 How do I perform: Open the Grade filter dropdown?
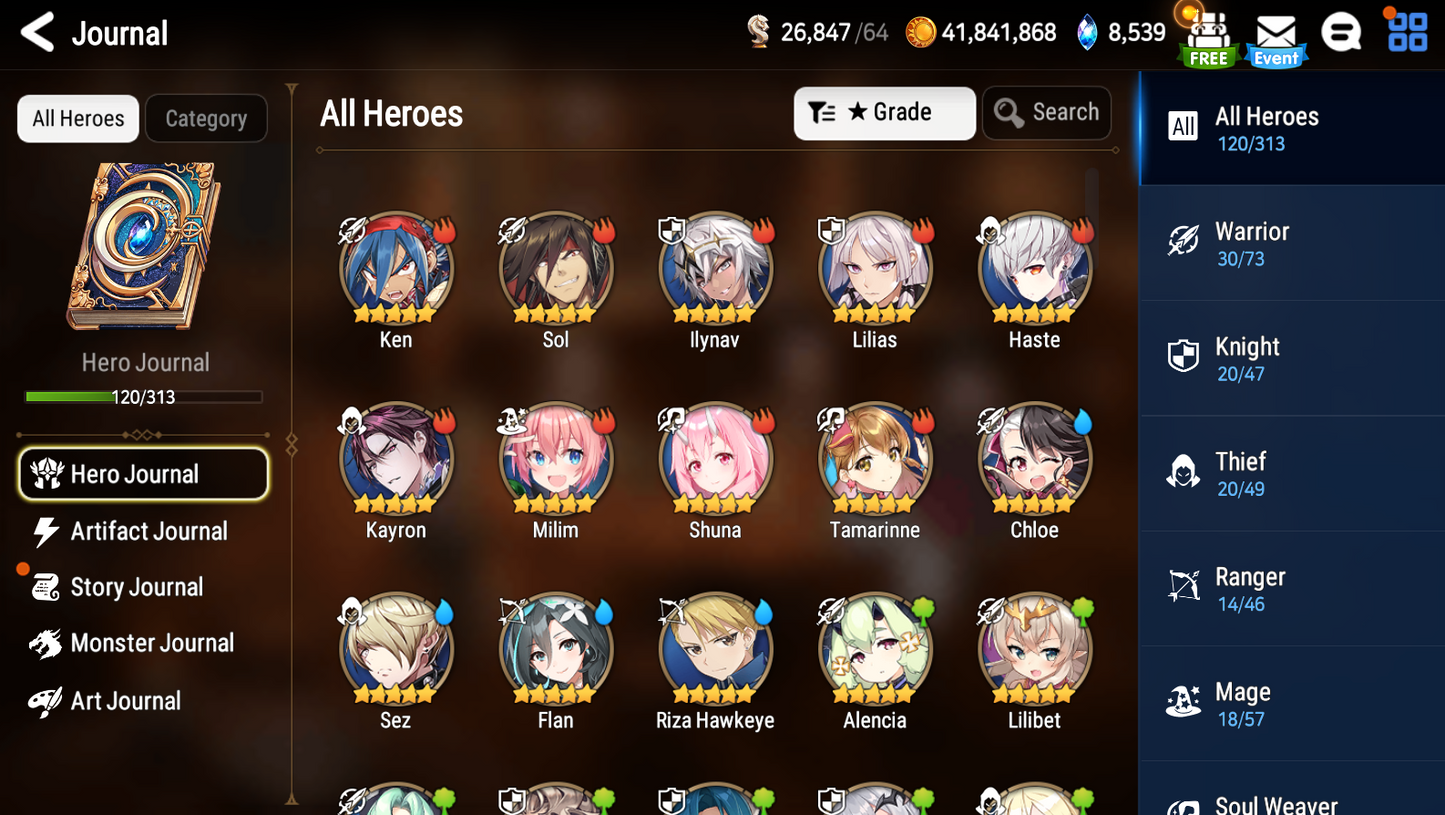[884, 112]
